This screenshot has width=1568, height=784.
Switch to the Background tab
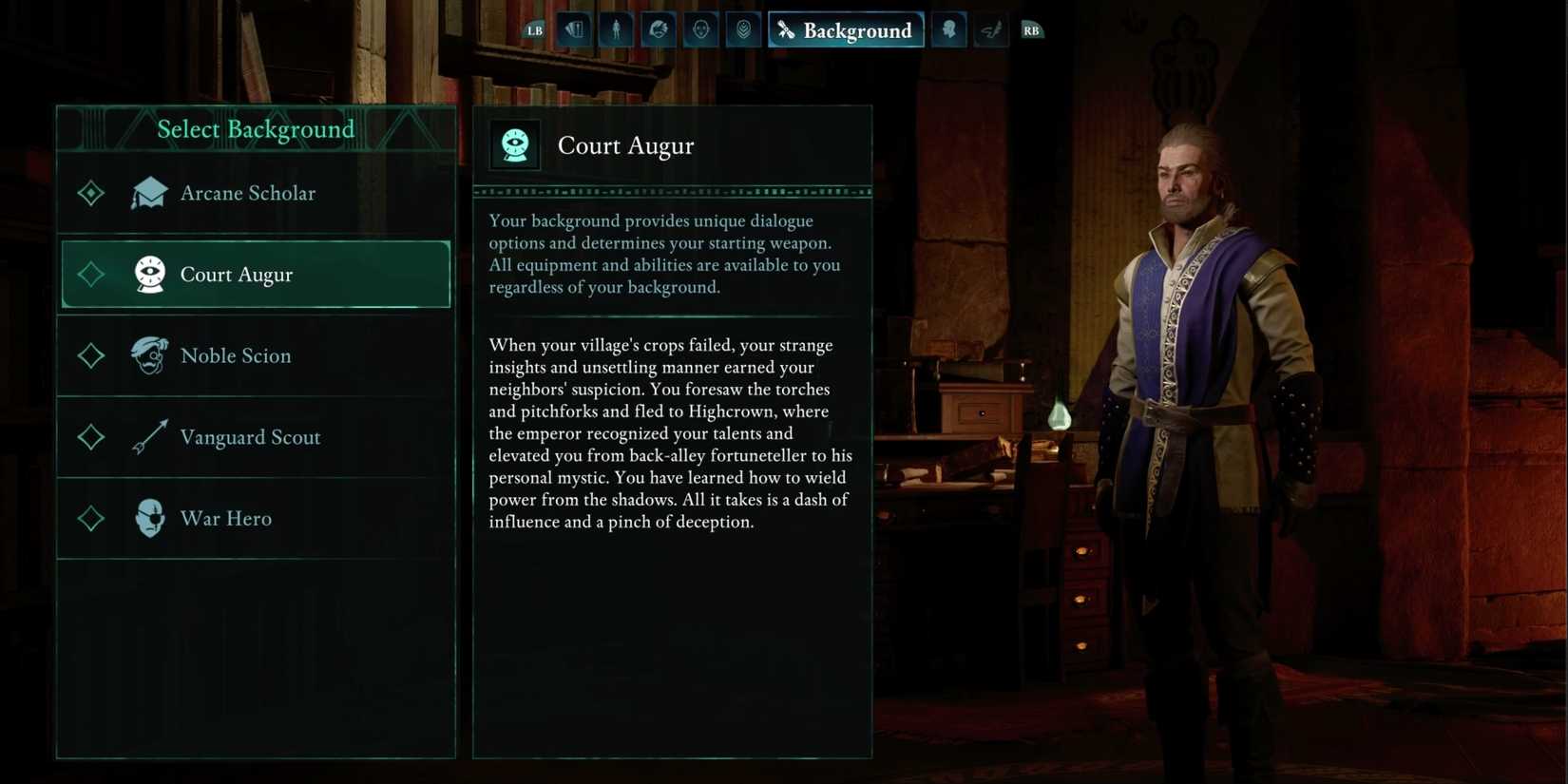point(846,29)
